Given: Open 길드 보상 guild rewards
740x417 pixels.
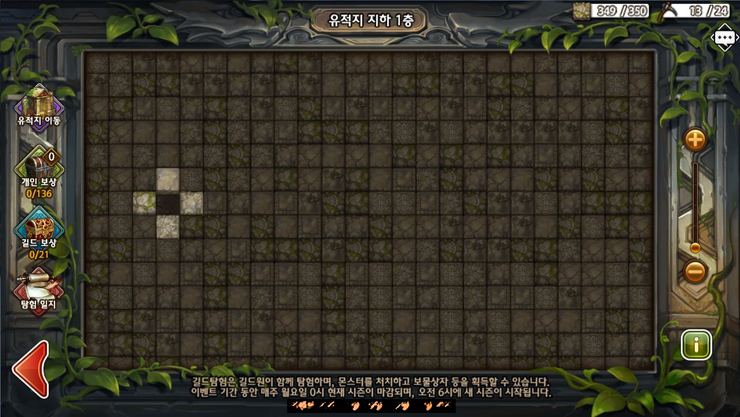Looking at the screenshot, I should pyautogui.click(x=39, y=228).
